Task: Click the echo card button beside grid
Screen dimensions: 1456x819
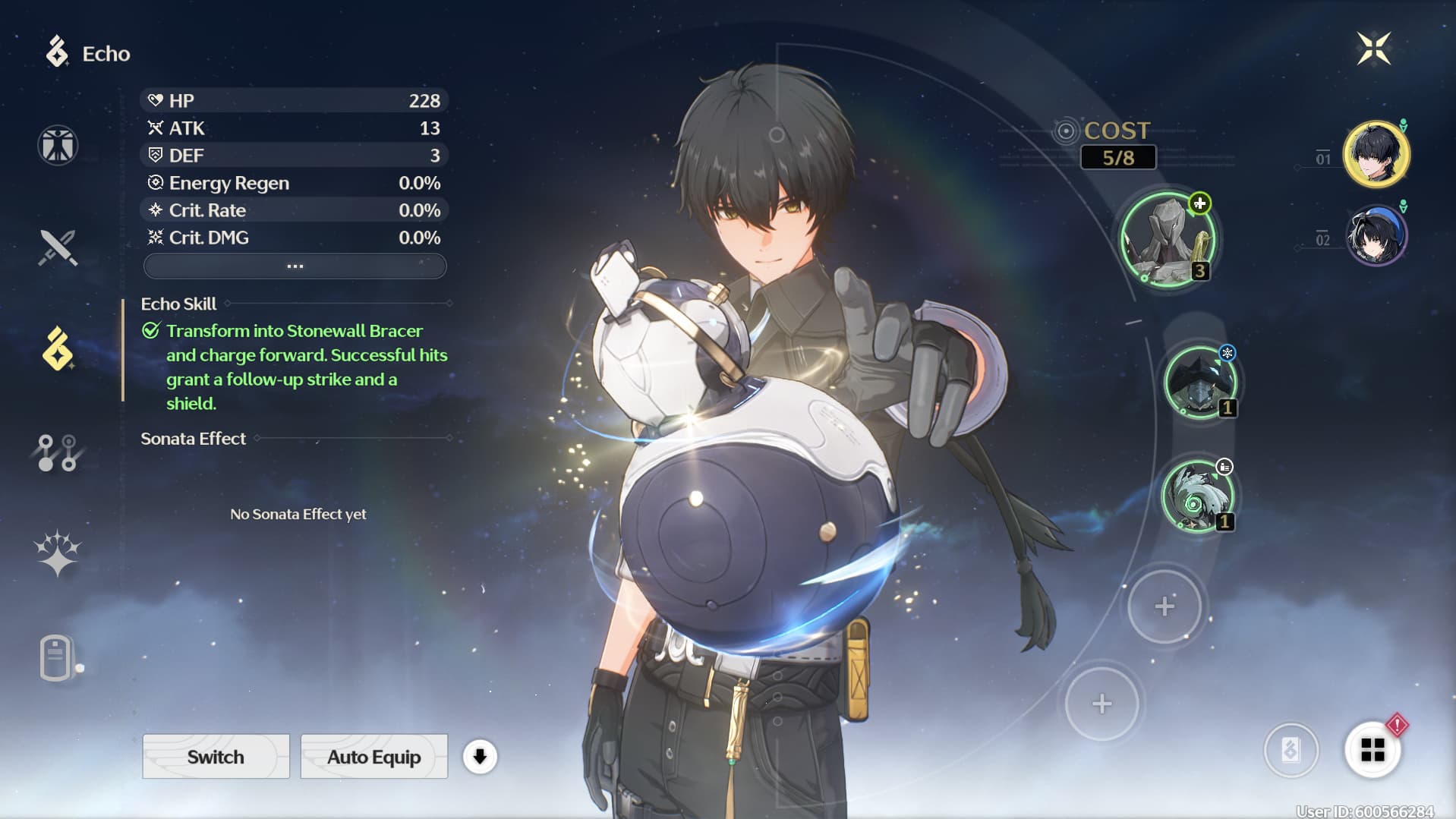Action: [1291, 751]
